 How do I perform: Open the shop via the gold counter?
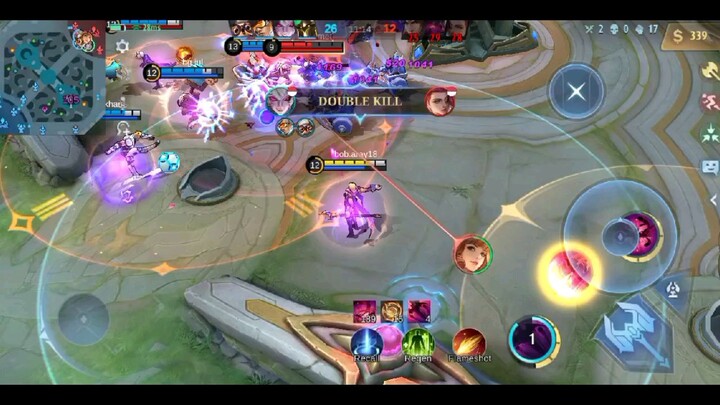tap(692, 37)
